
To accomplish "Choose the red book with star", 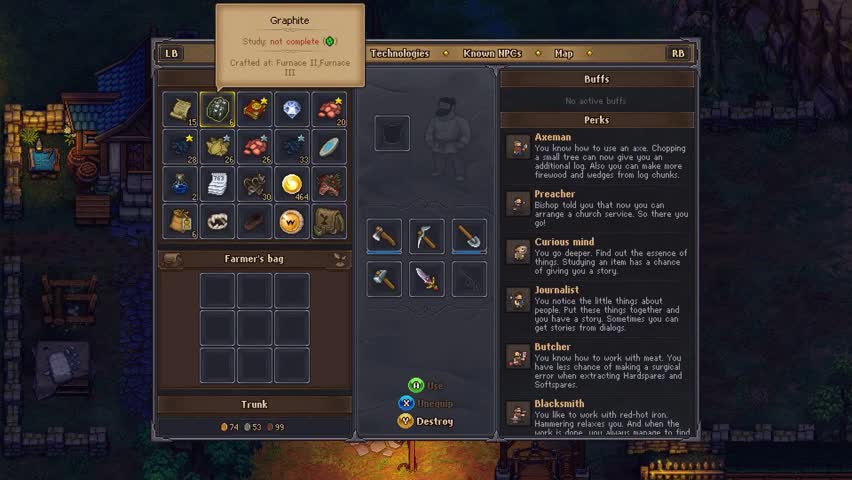I will 255,110.
